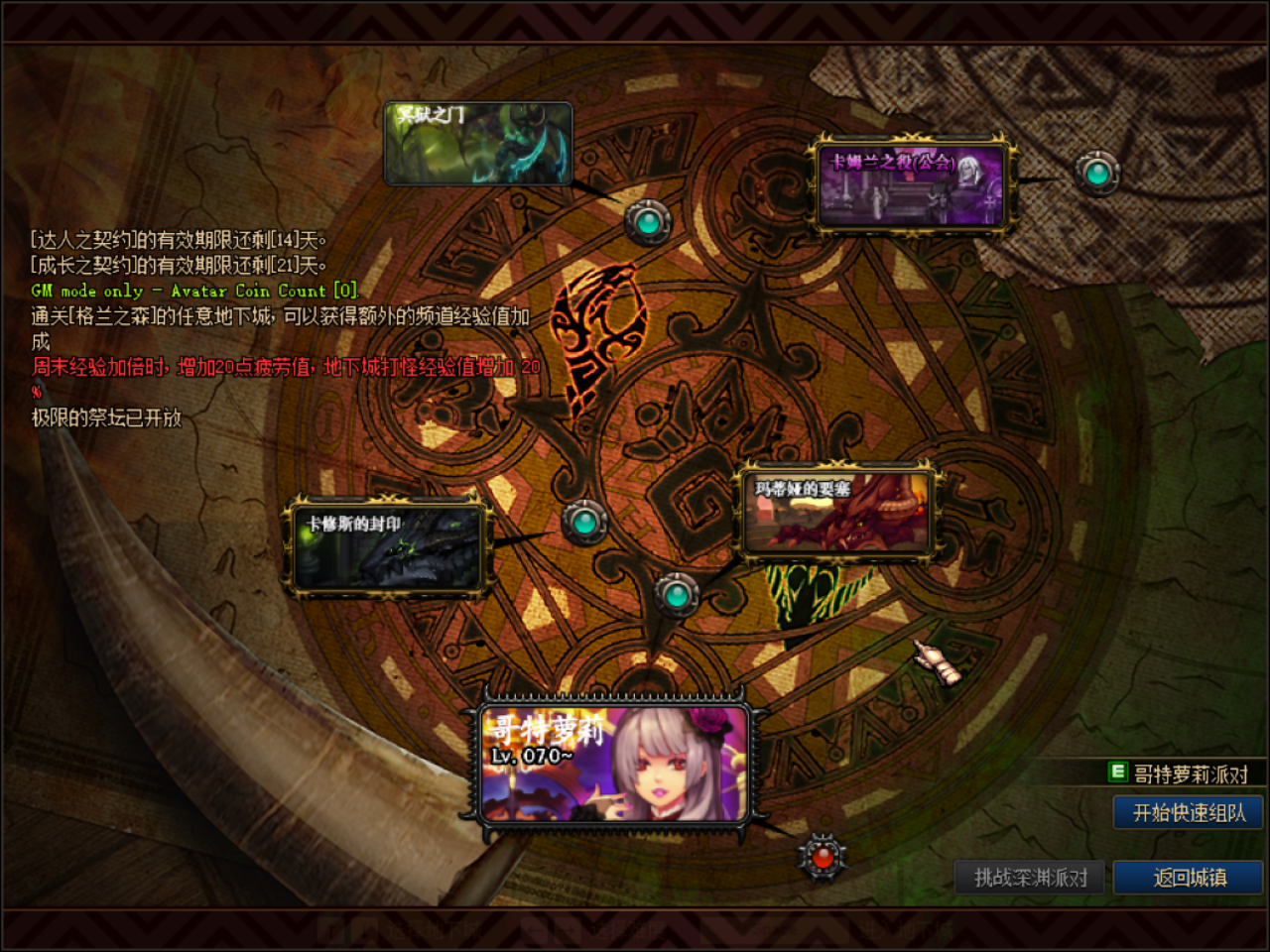Screen dimensions: 1270x952
Task: Click the red orb node beside 哥特萝莉
Action: [822, 856]
